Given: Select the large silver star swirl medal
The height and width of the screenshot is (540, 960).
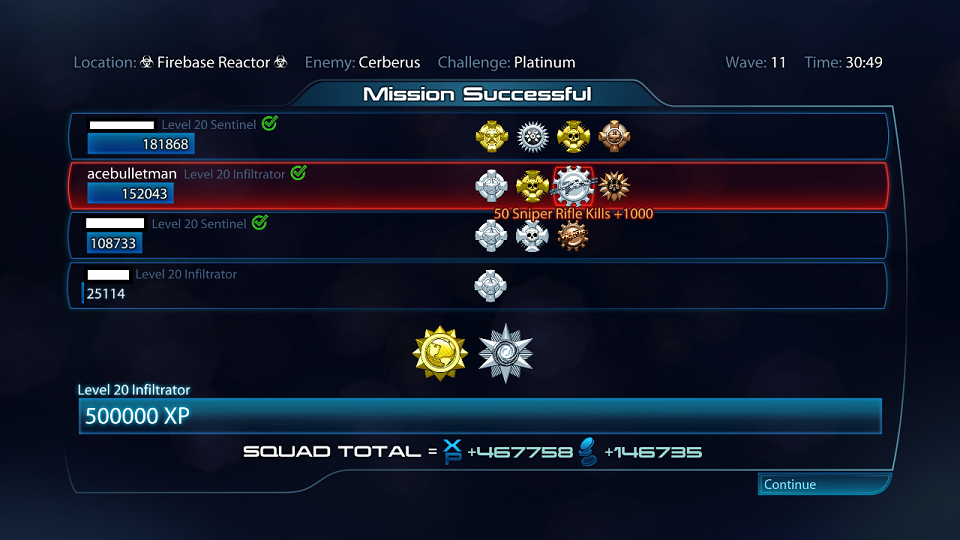Looking at the screenshot, I should click(x=505, y=353).
